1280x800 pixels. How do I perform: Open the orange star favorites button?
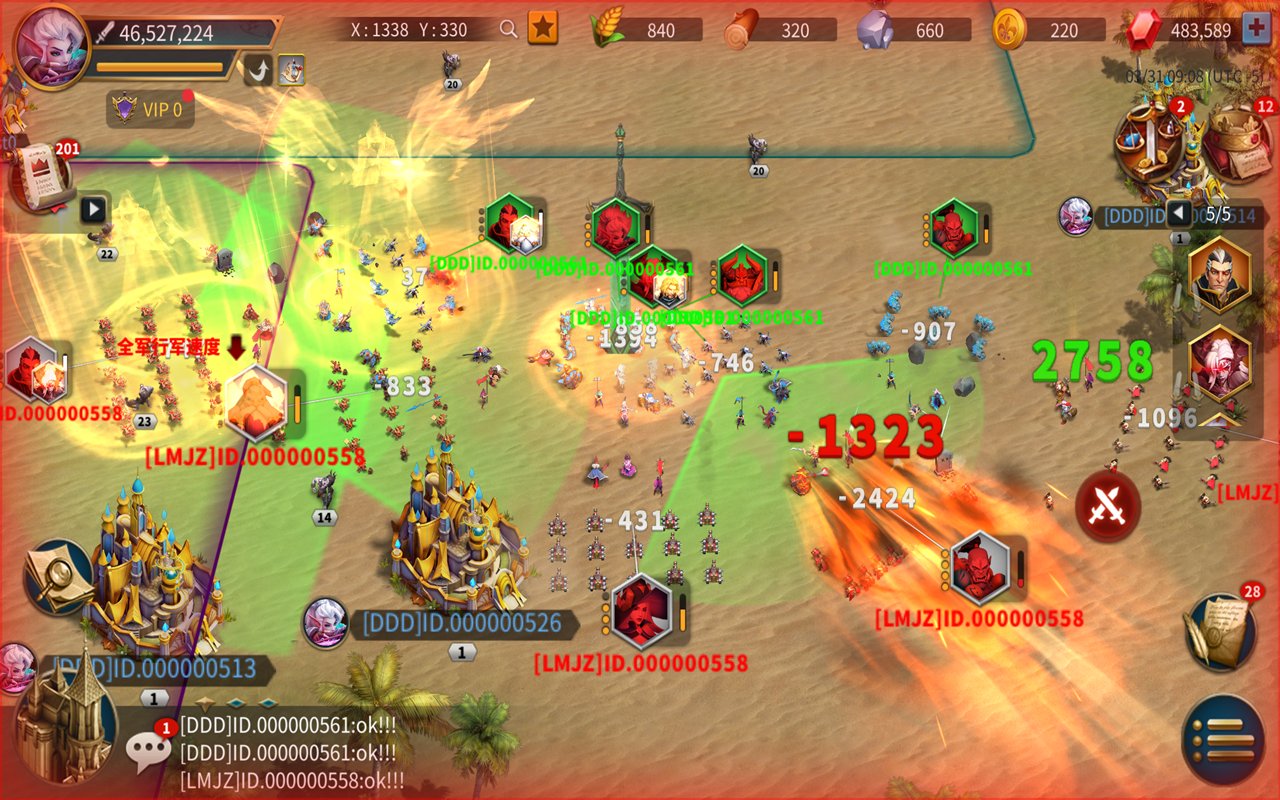tap(542, 28)
